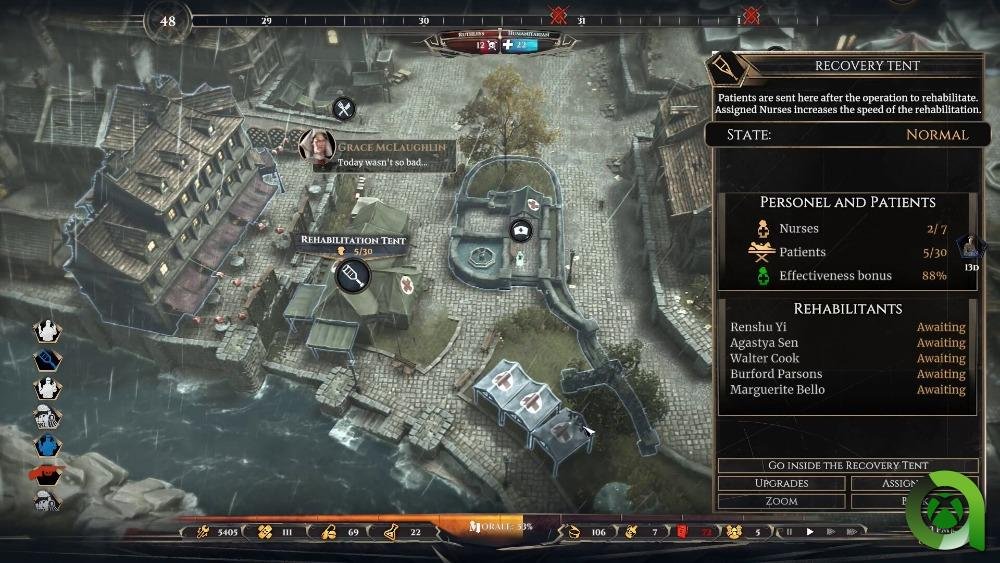Select the Rehabilitation Tent crutch marker
This screenshot has height=563, width=1000.
click(x=350, y=275)
